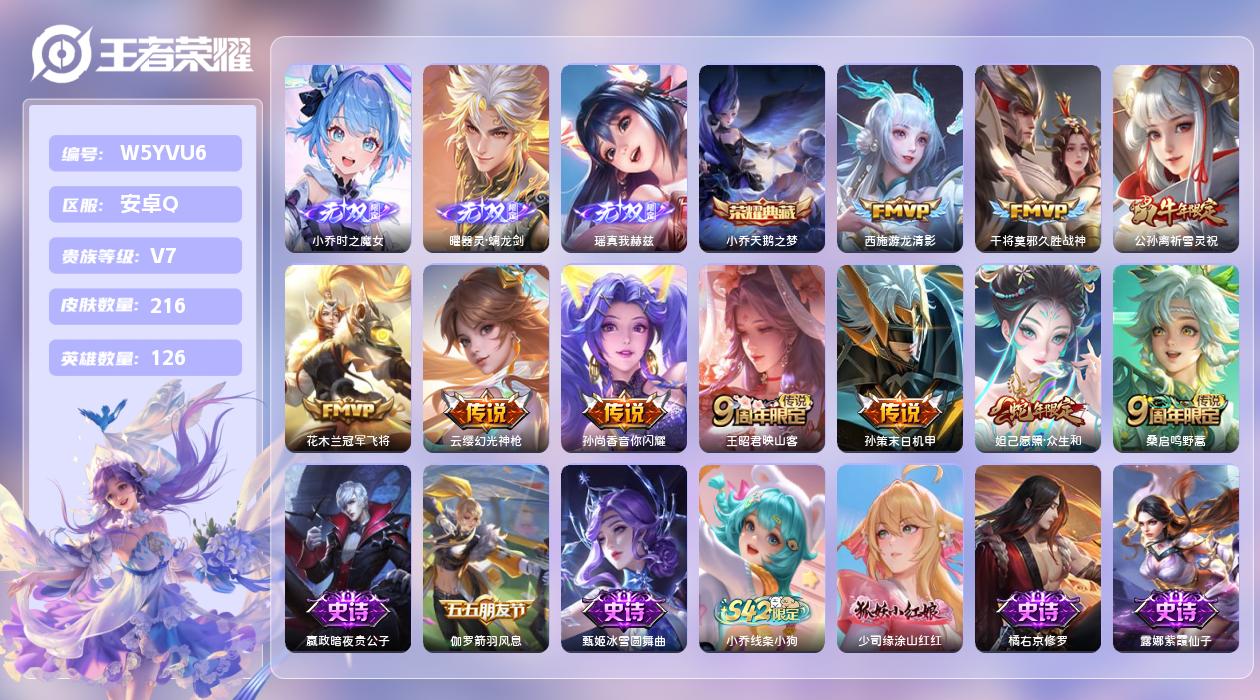Click the 王昭君映山客 anniversary skin
1260x700 pixels.
762,358
